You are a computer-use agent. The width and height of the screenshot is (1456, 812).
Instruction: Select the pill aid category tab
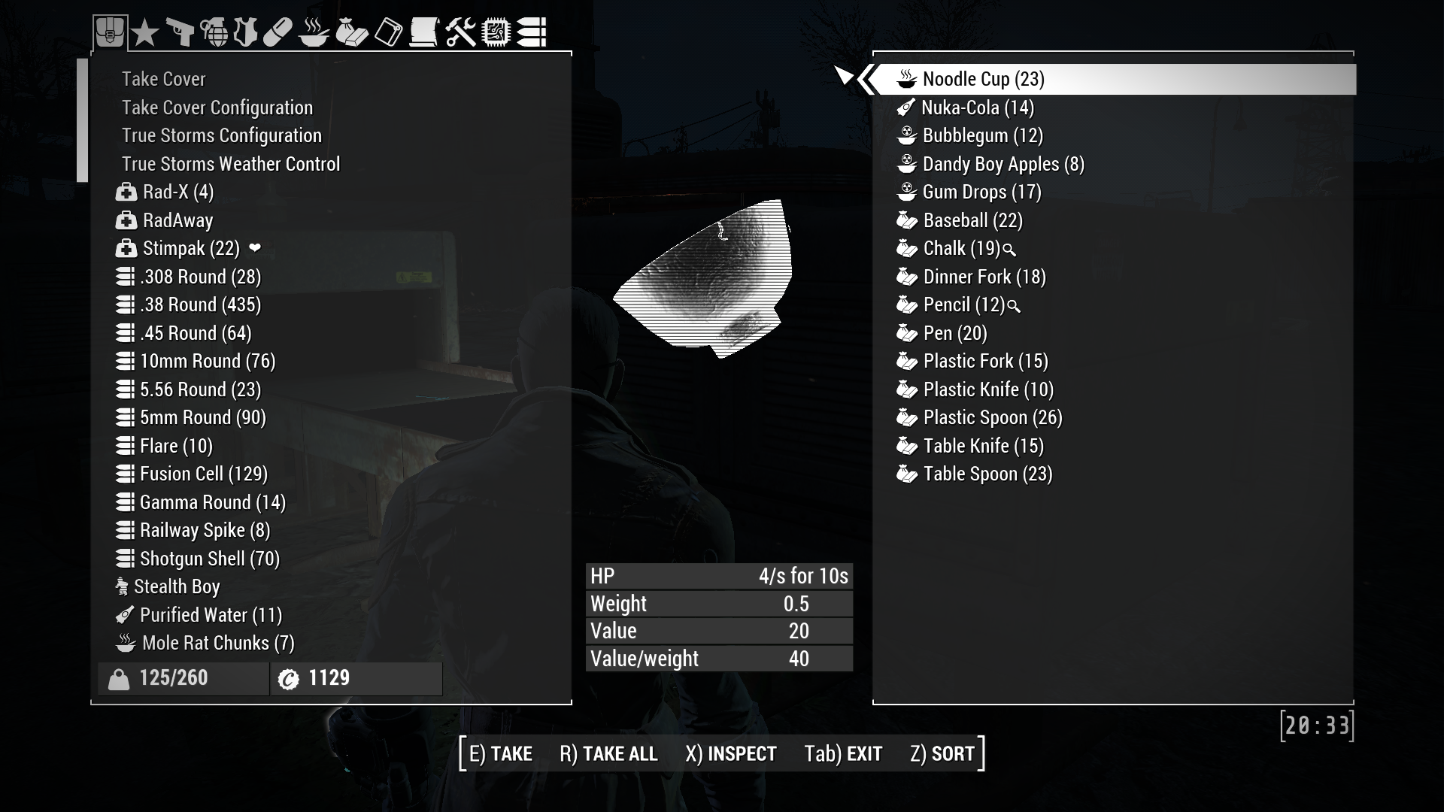[278, 32]
